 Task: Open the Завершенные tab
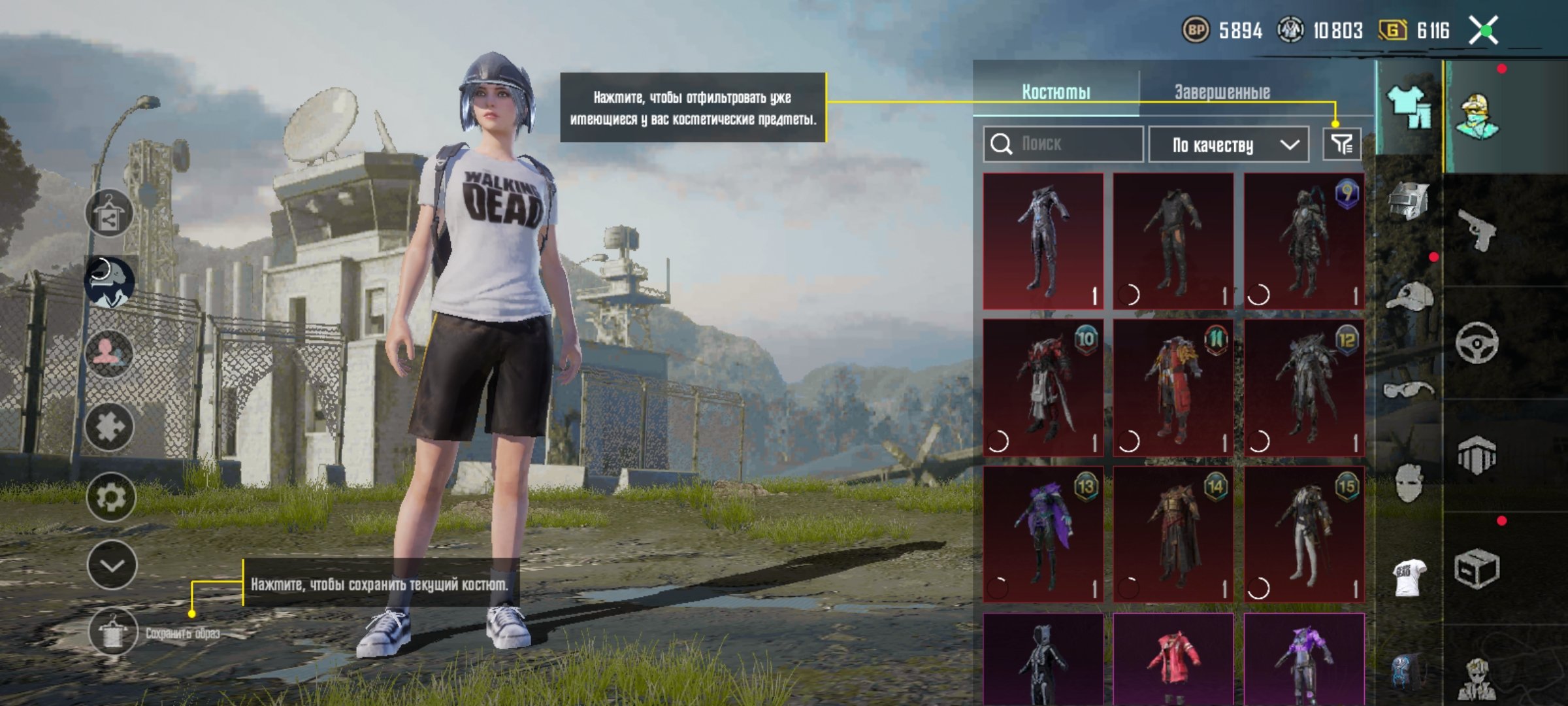click(1222, 92)
